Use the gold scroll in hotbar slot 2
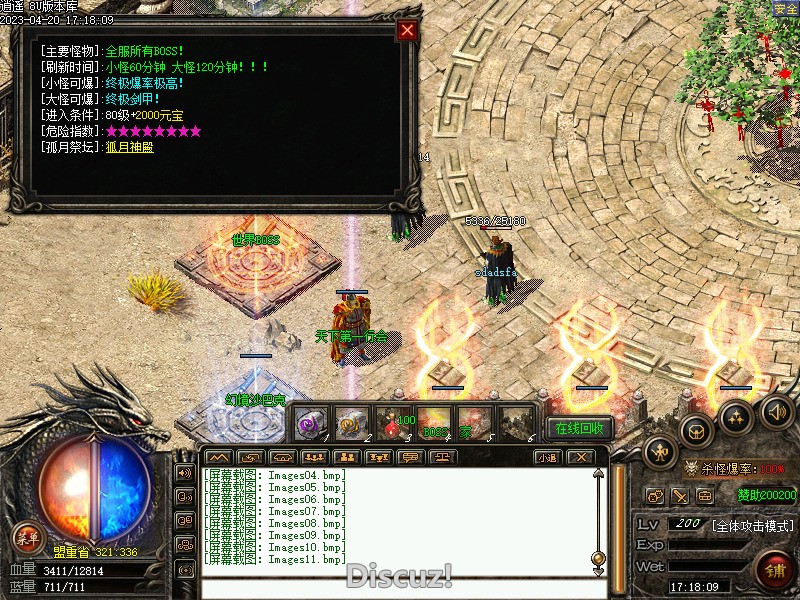Viewport: 800px width, 600px height. [x=351, y=423]
